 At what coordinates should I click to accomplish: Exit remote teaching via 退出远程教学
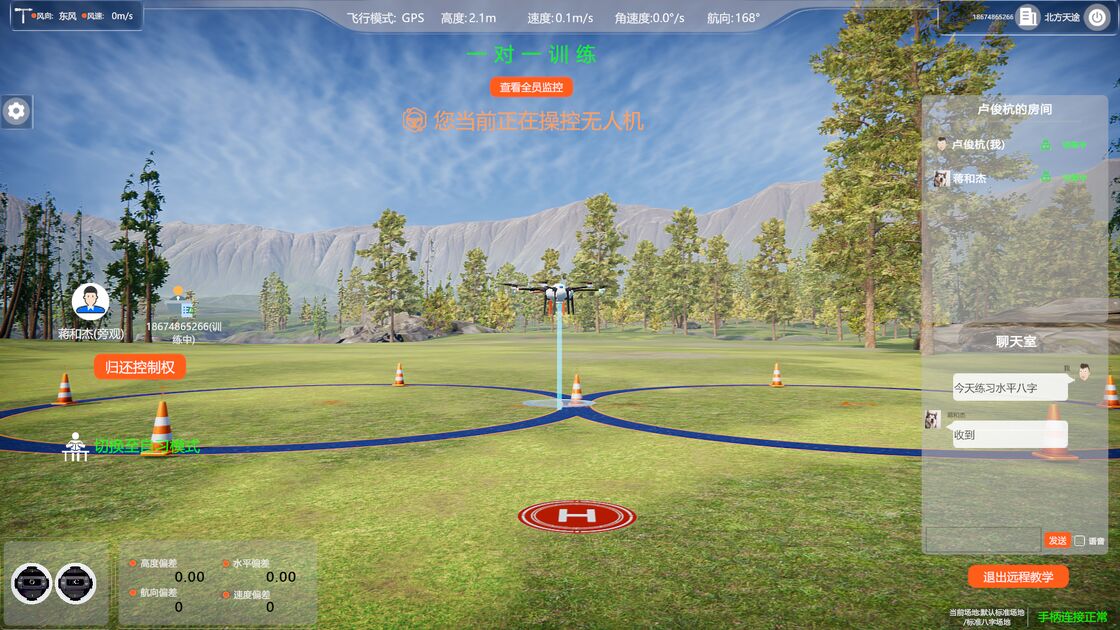[1018, 577]
